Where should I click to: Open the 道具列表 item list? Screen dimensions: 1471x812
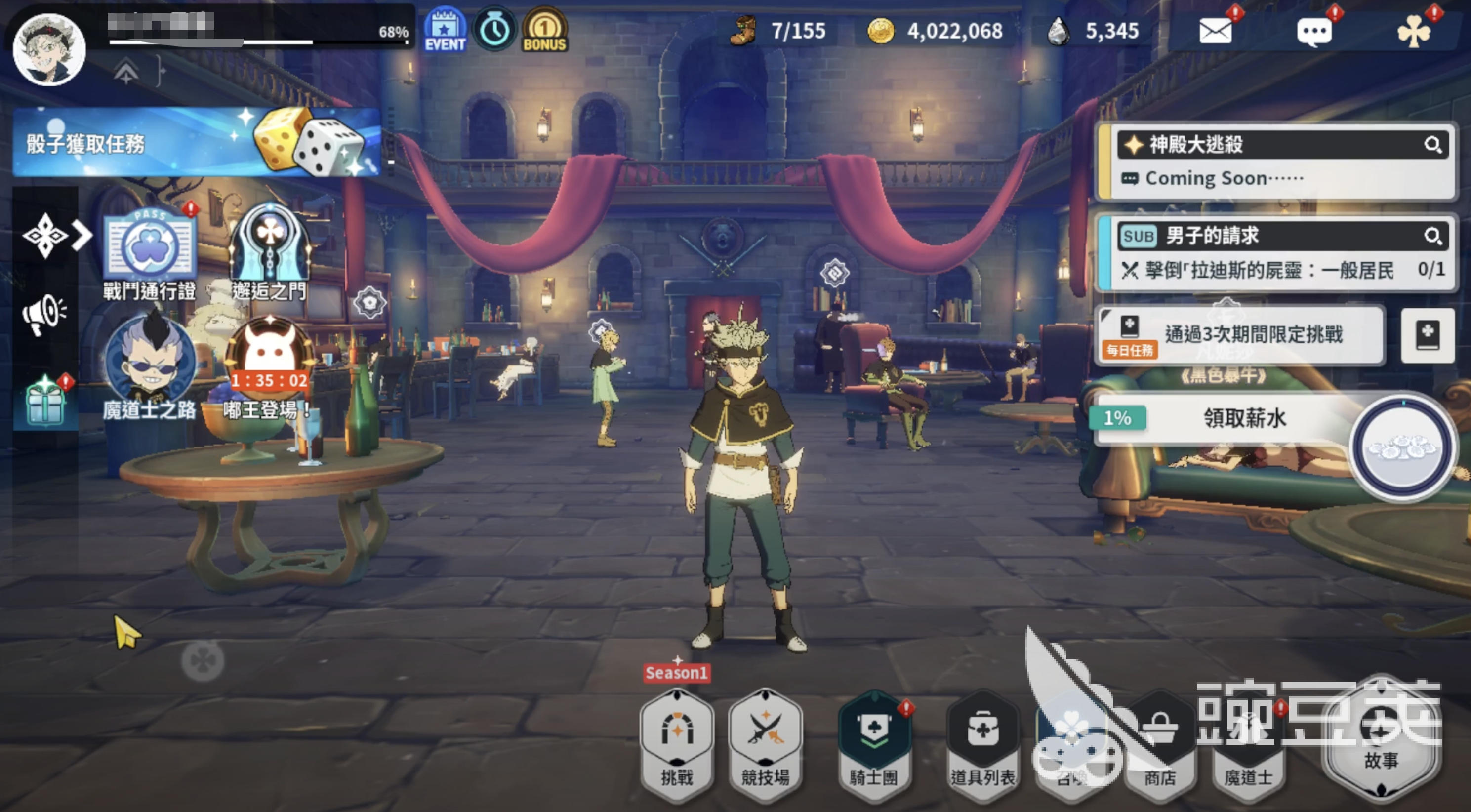coord(982,742)
